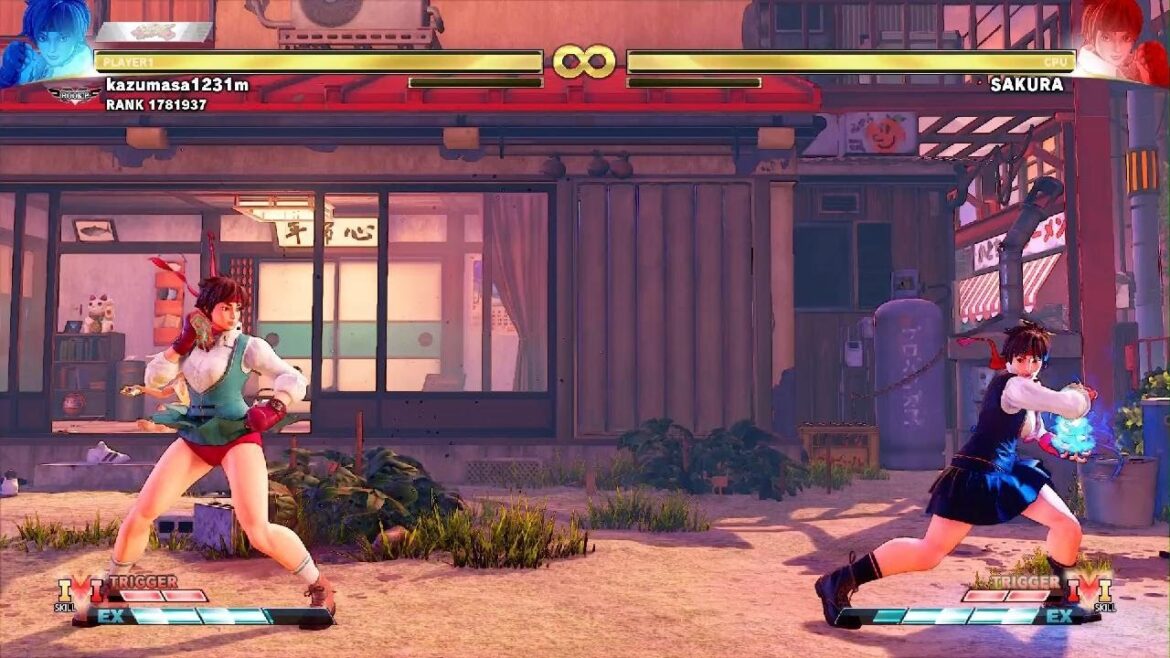Image resolution: width=1170 pixels, height=658 pixels.
Task: Click the CPU's red Sakura portrait
Action: [x=1122, y=40]
